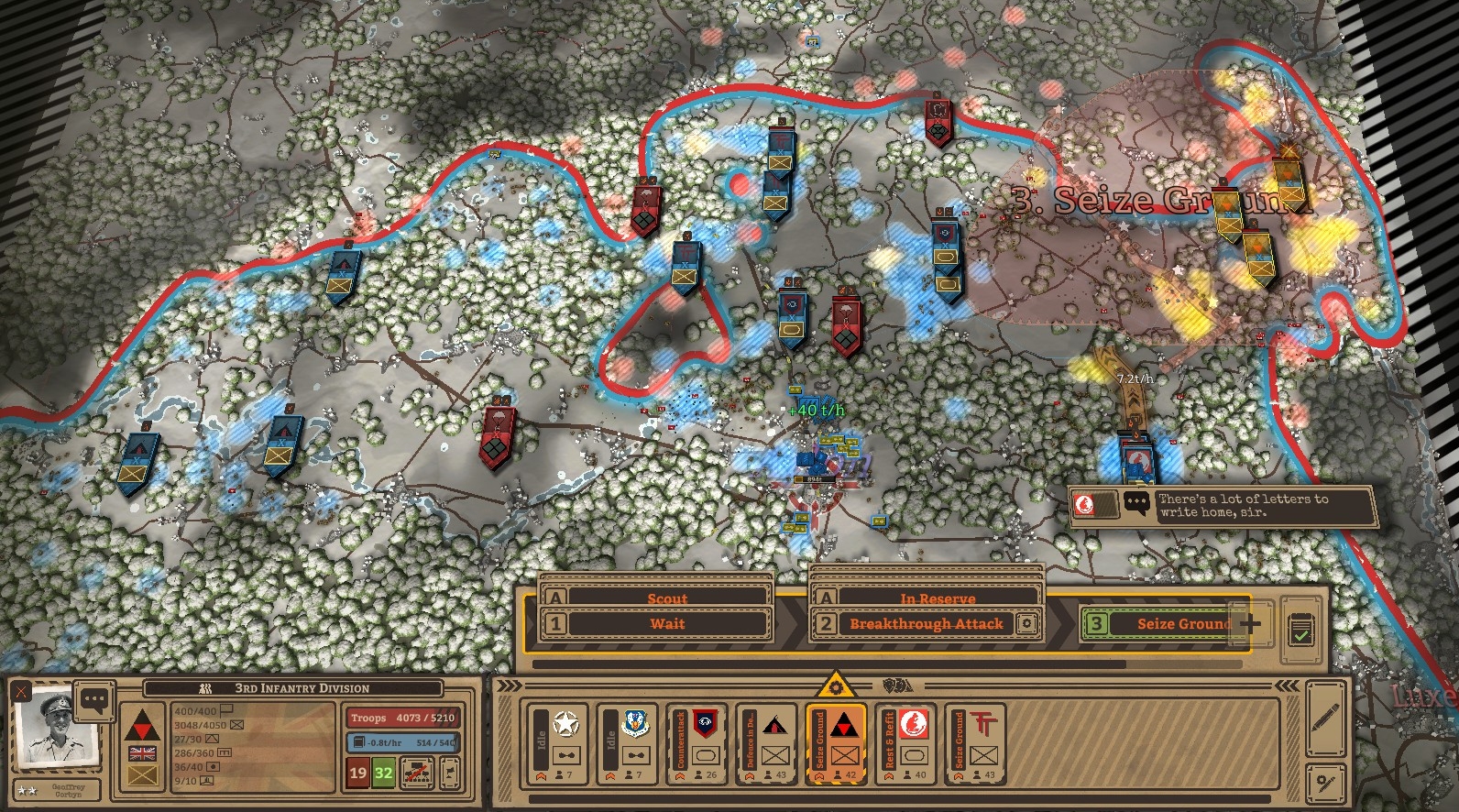
Task: Open the pencil drawing tool
Action: 1325,718
